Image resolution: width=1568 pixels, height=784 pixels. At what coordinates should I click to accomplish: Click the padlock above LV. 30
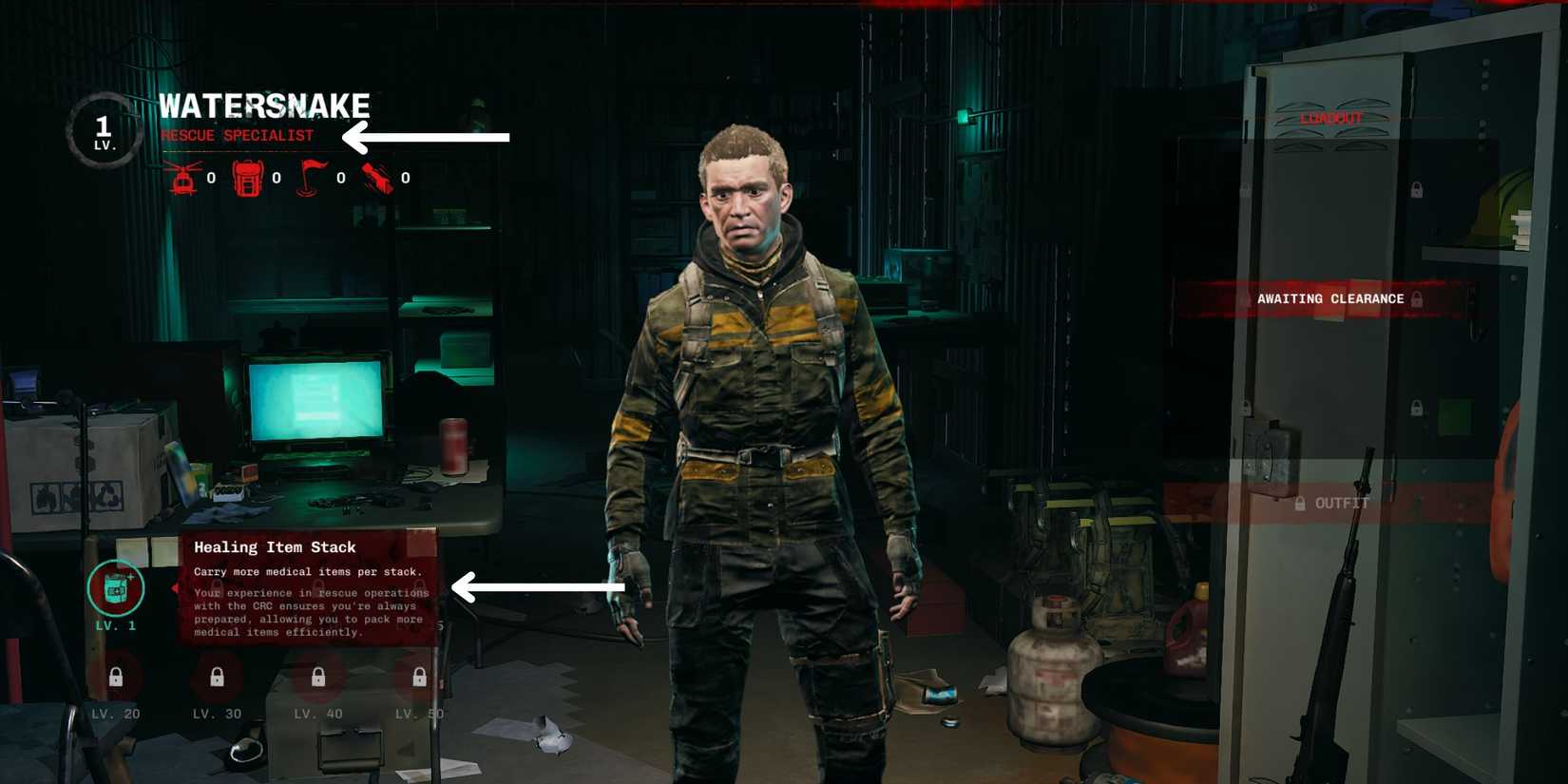click(216, 677)
